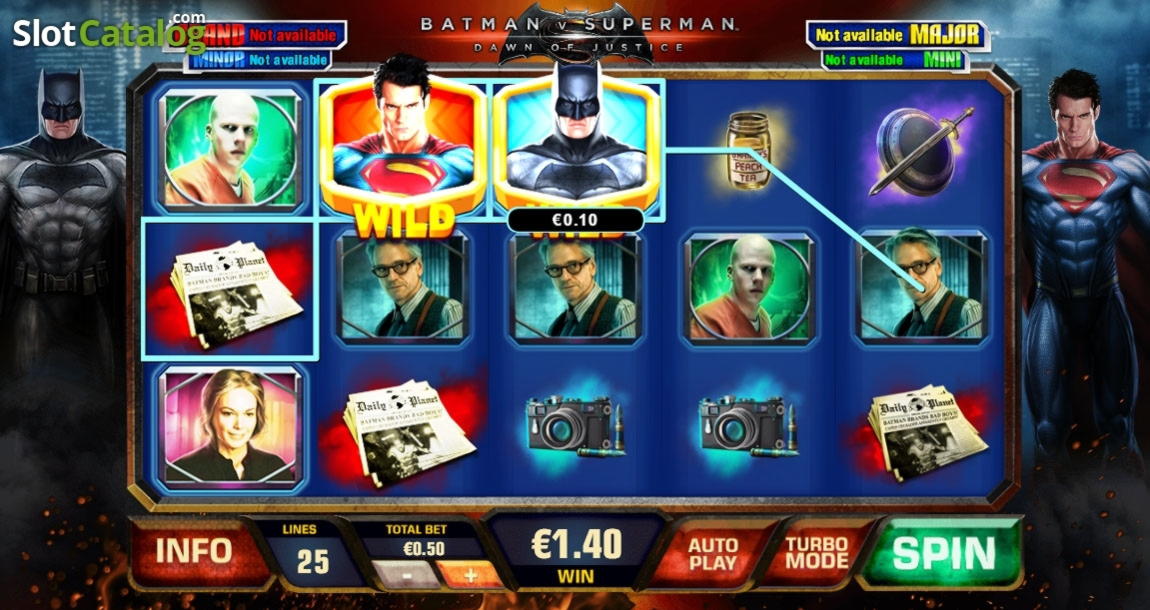Screen dimensions: 1150x610
Task: Hit the green SPIN button
Action: (942, 553)
